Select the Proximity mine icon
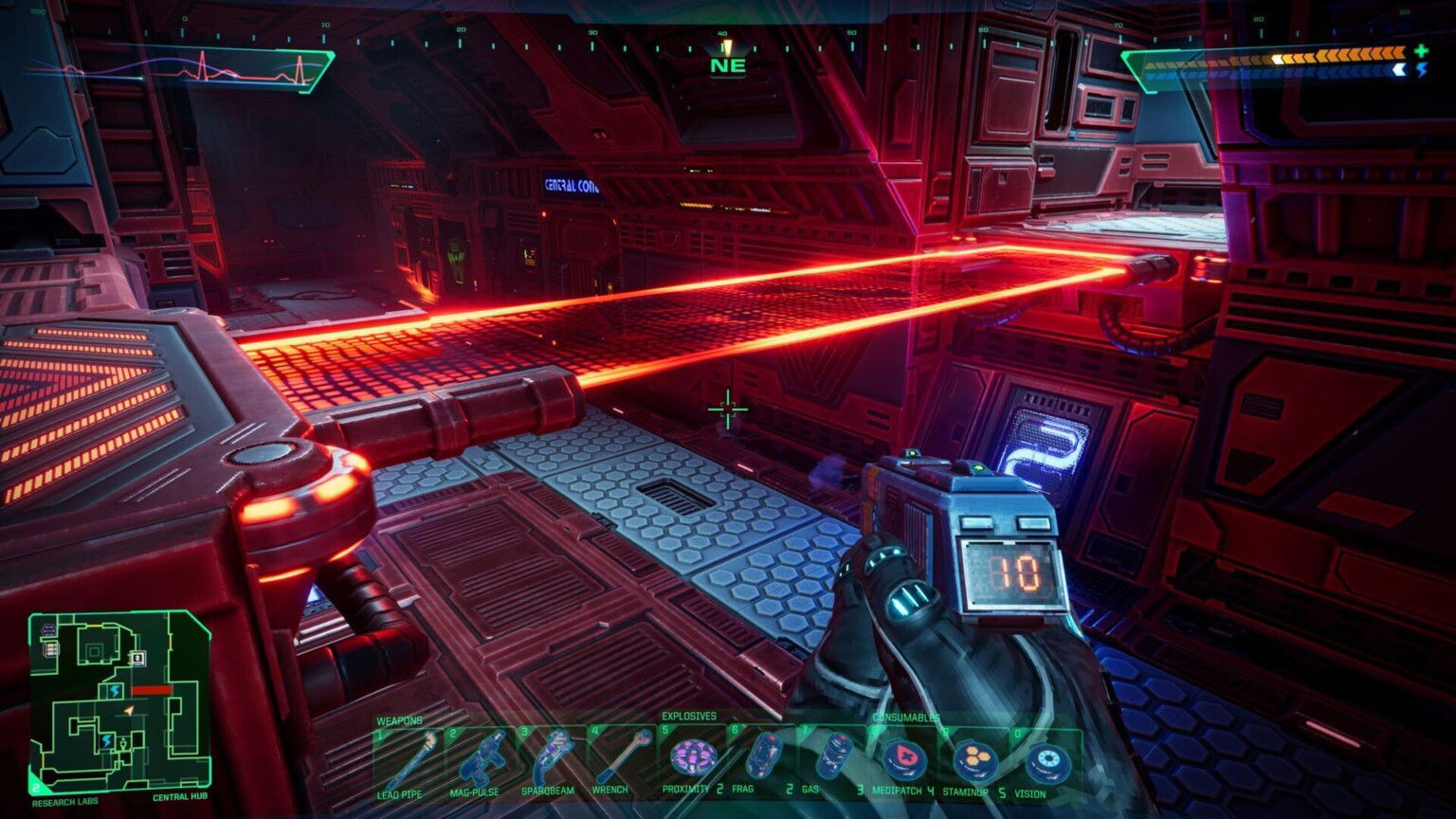 [691, 755]
